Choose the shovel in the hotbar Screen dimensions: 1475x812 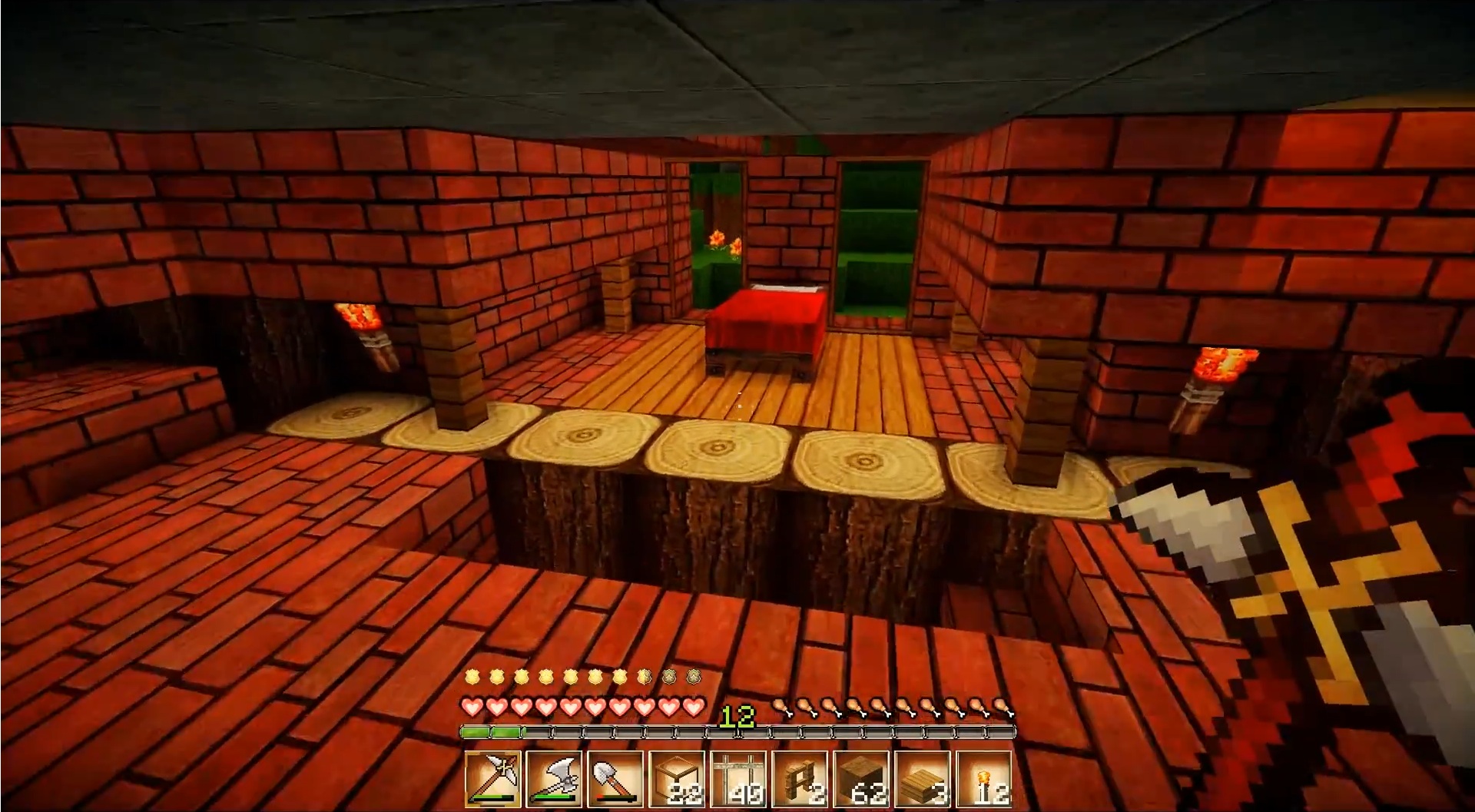(615, 779)
